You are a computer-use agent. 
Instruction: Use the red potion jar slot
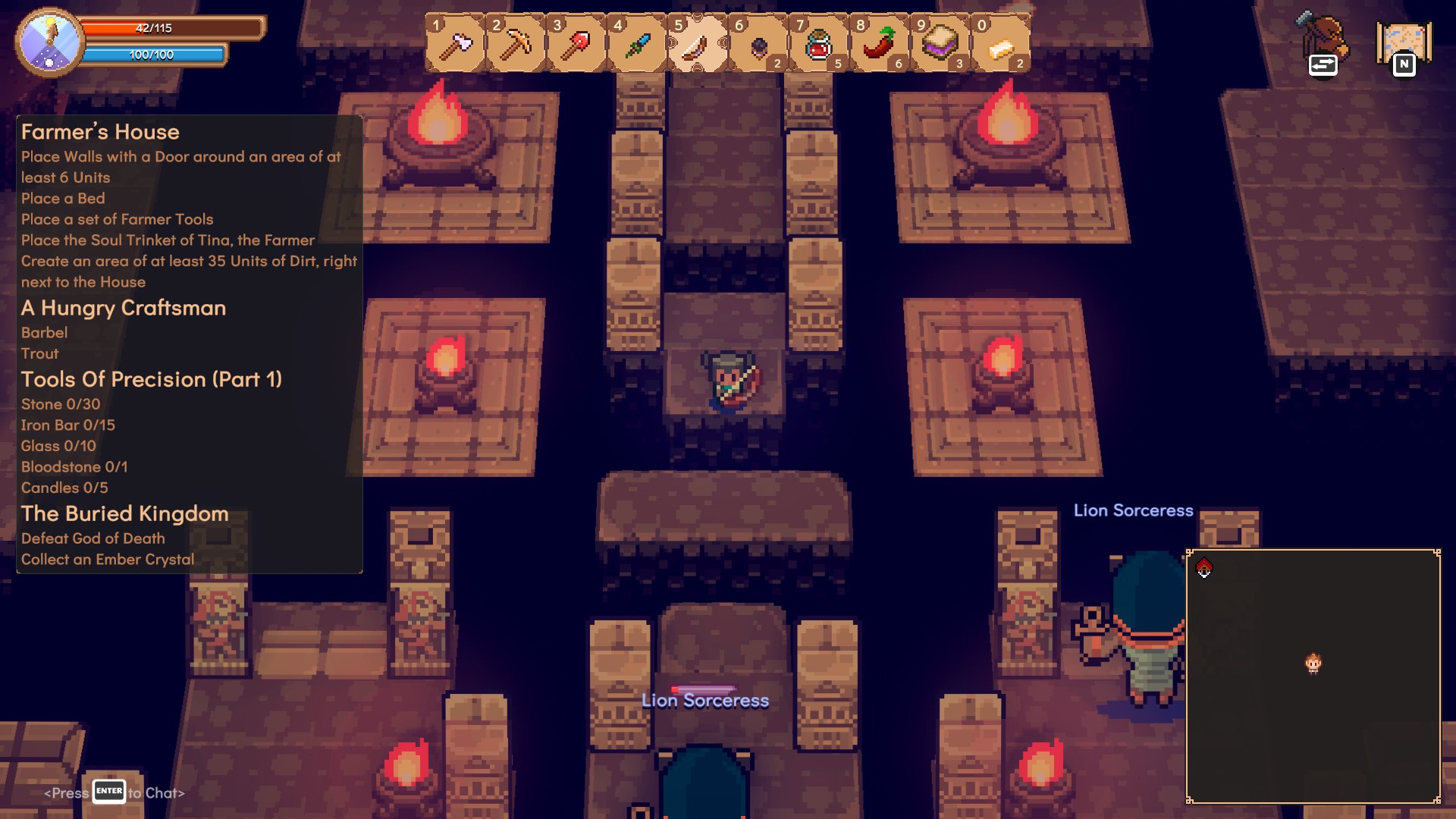tap(819, 45)
